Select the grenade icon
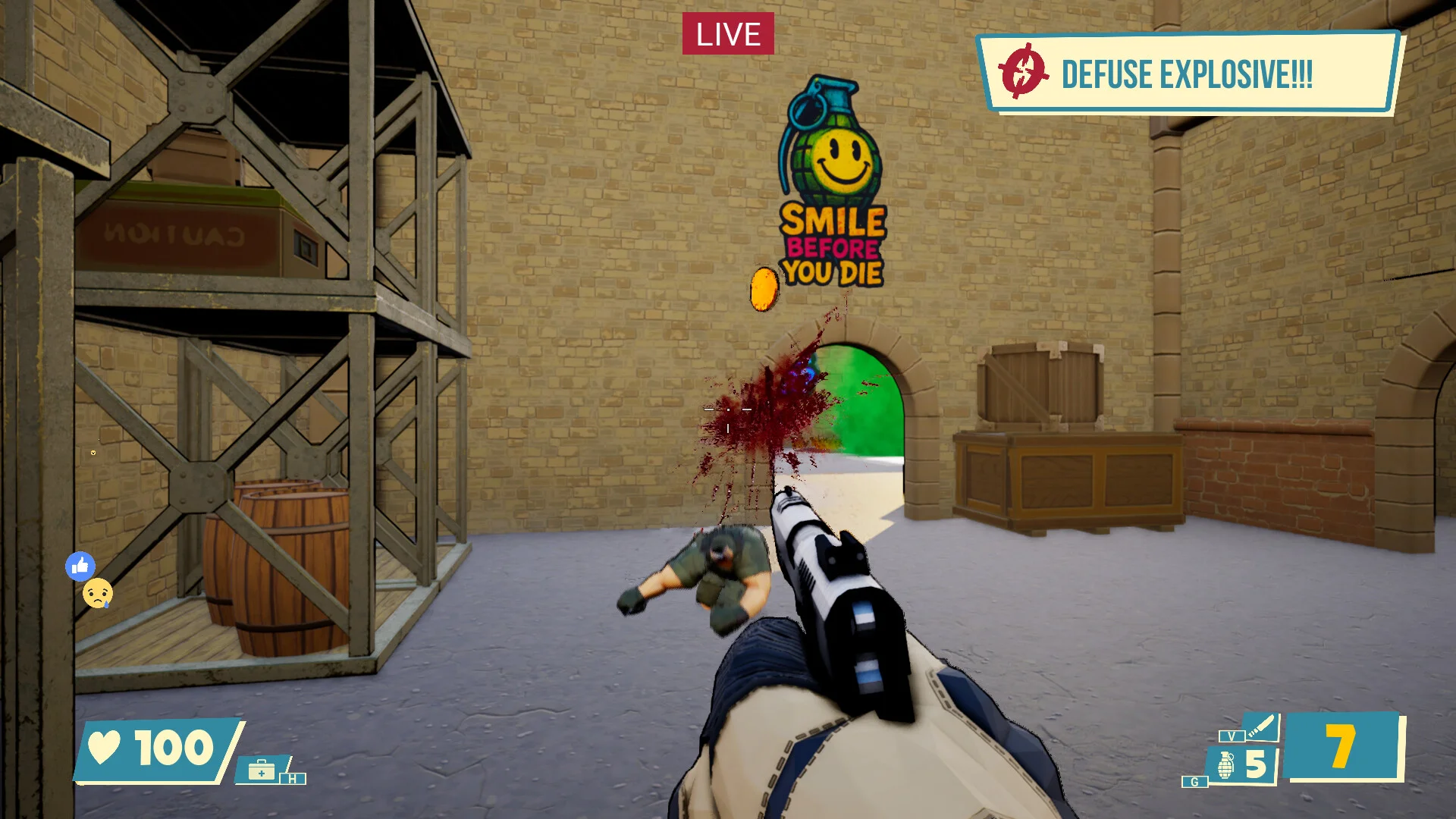 coord(1225,764)
